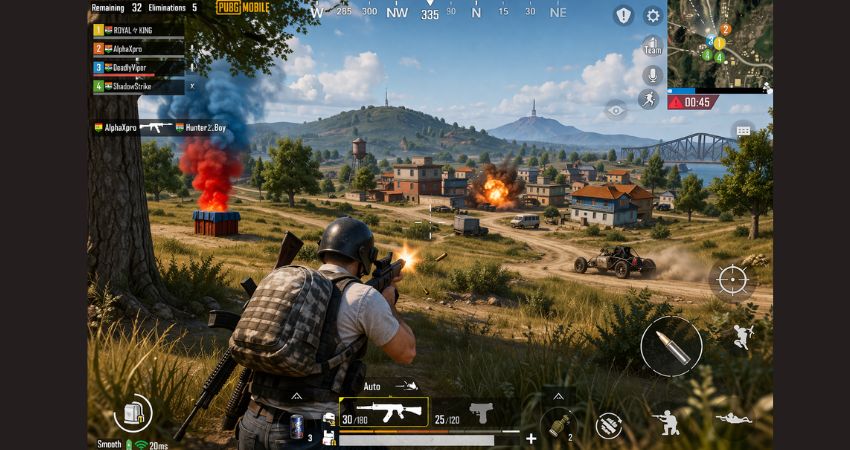Throw the grenade from its slot
This screenshot has width=850, height=450.
(x=557, y=423)
